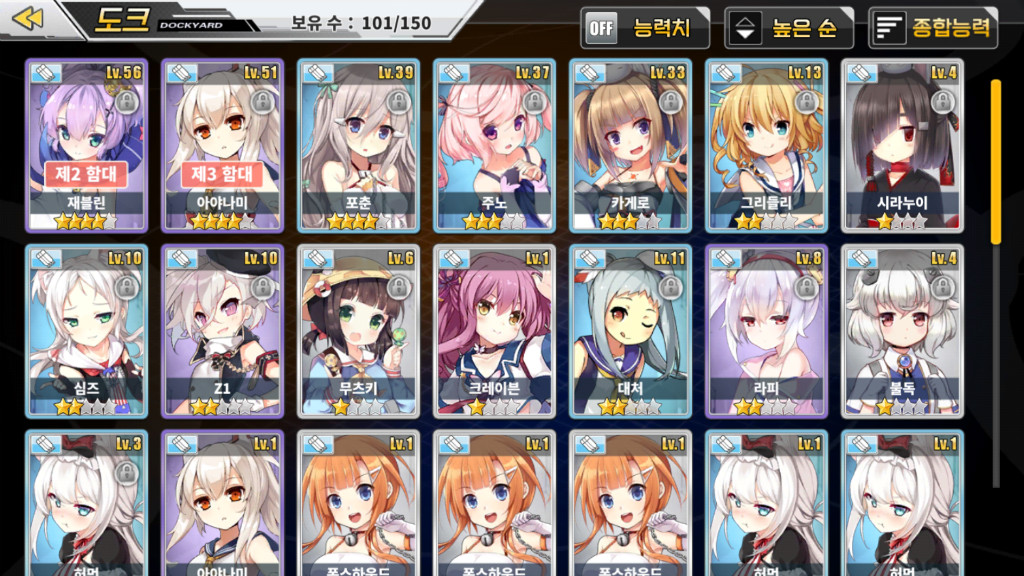Toggle the 능력치 OFF switch
Viewport: 1024px width, 576px height.
tap(645, 28)
